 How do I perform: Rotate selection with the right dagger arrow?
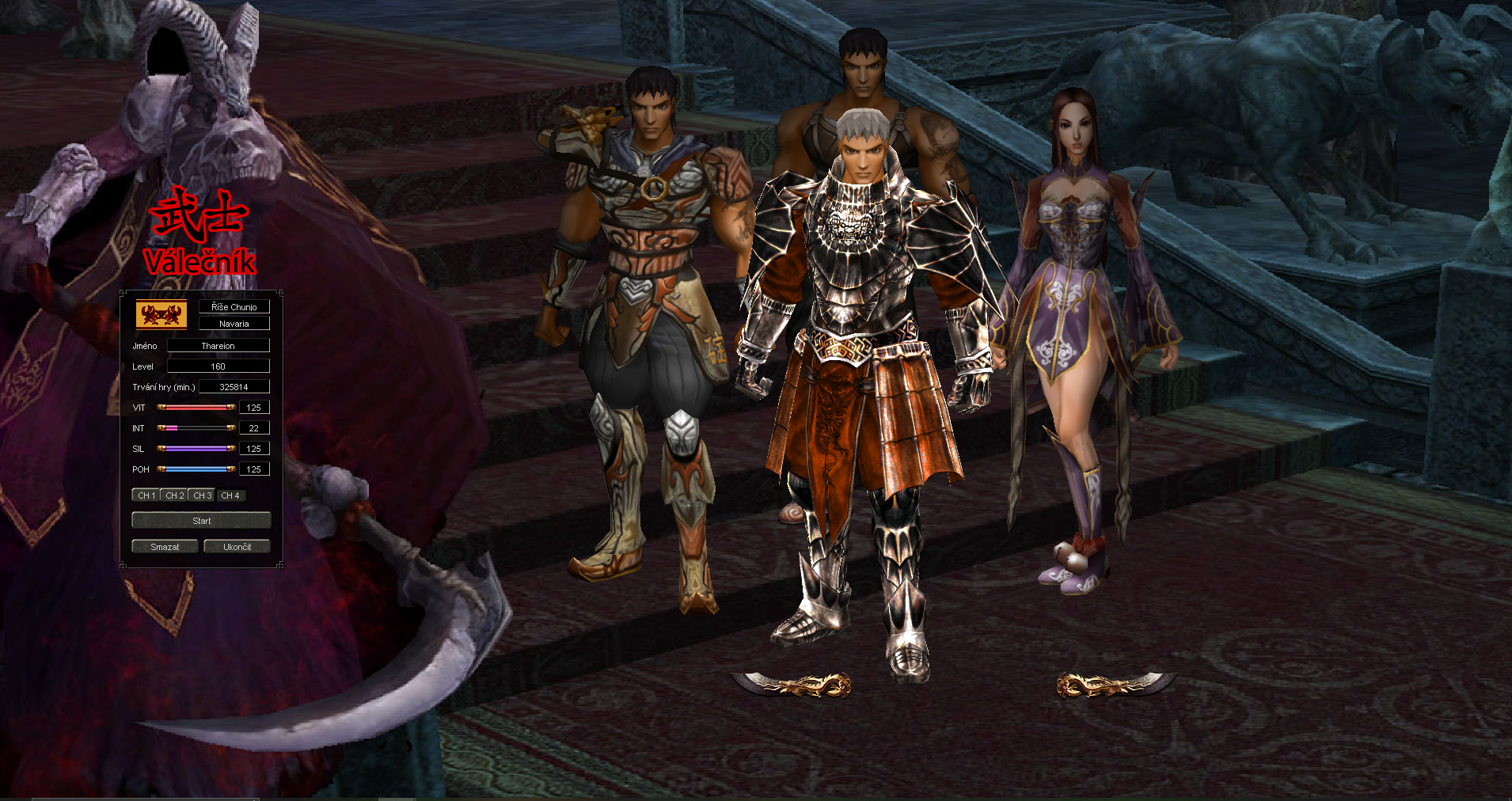[x=1115, y=684]
